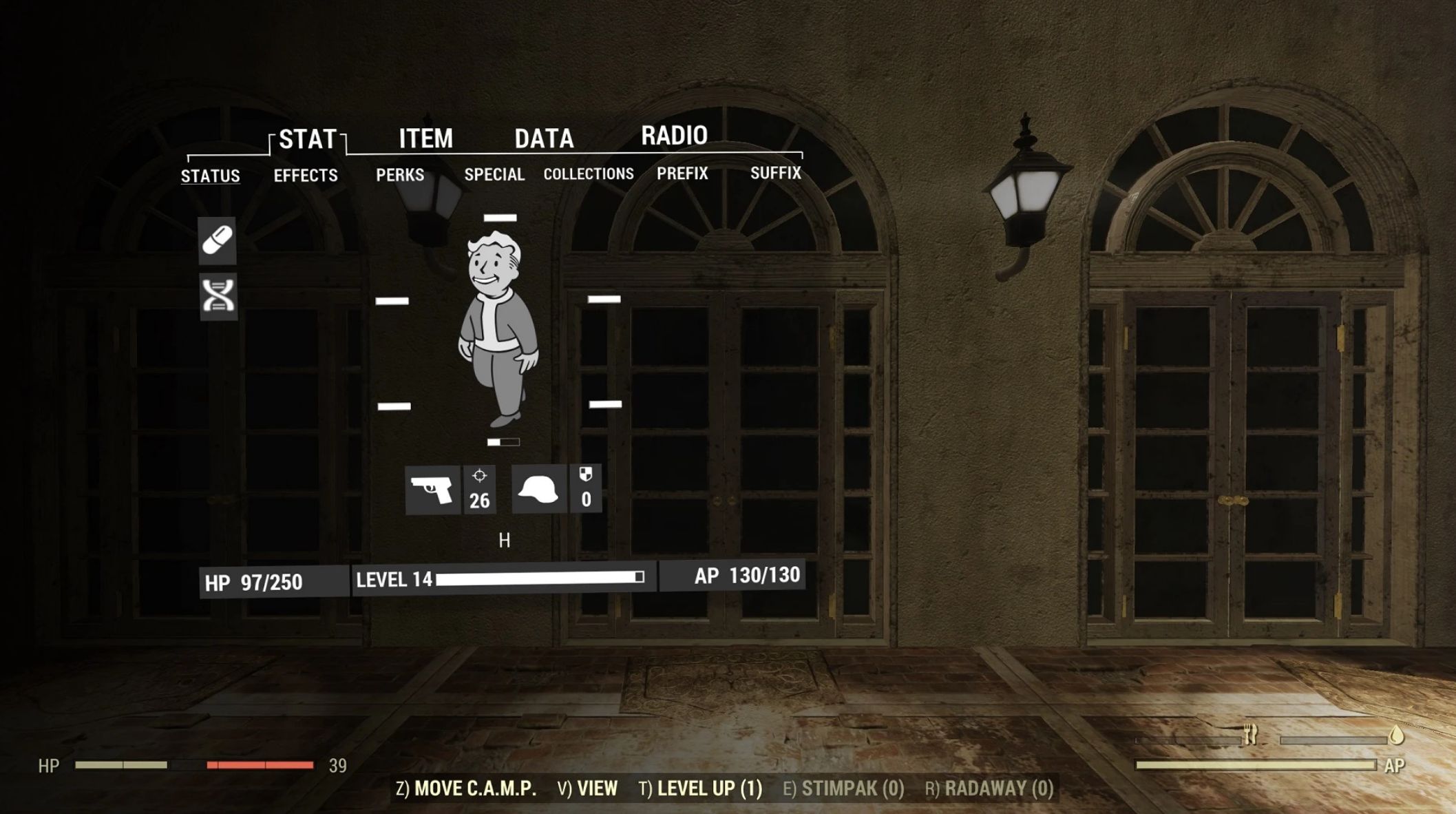Choose the LEVEL UP (1) option
Image resolution: width=1456 pixels, height=814 pixels.
click(701, 789)
